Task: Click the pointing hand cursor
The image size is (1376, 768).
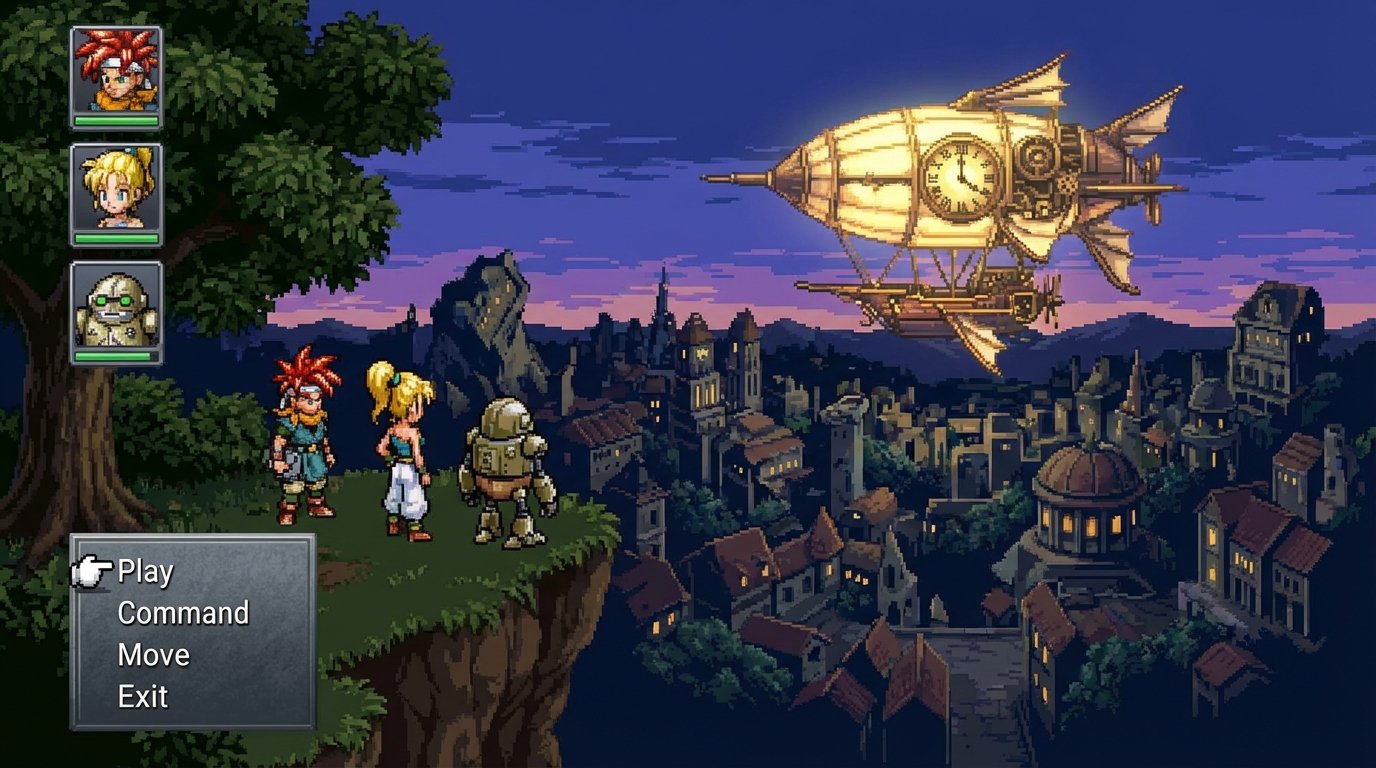Action: coord(93,572)
